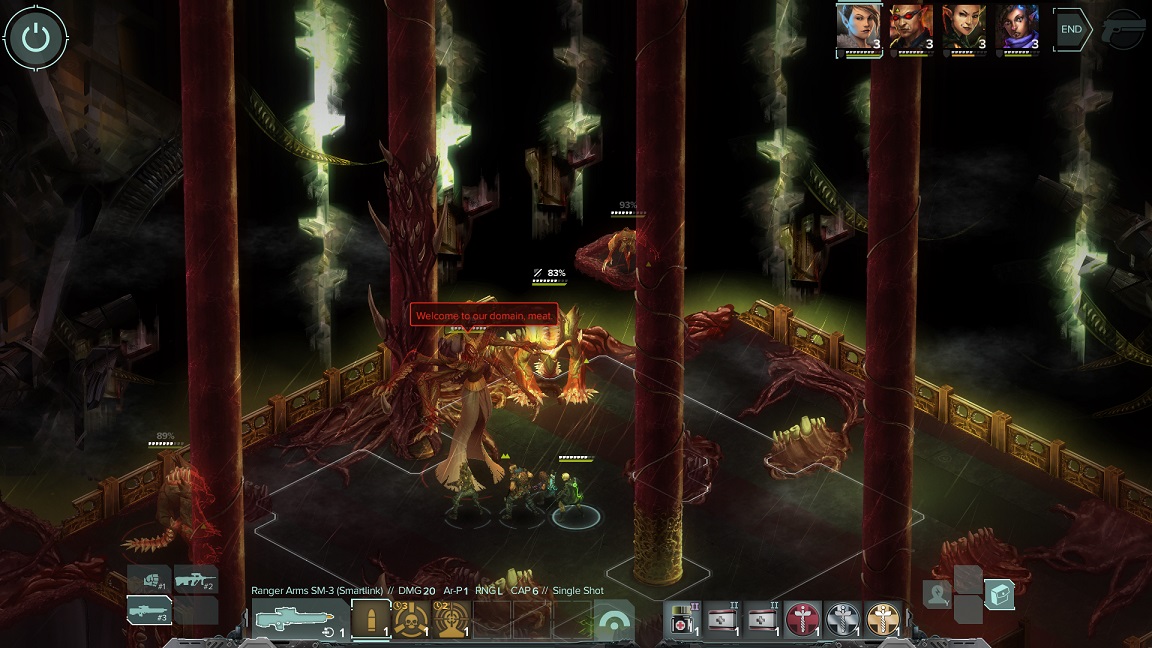Open the power button menu
The height and width of the screenshot is (648, 1152).
[36, 38]
